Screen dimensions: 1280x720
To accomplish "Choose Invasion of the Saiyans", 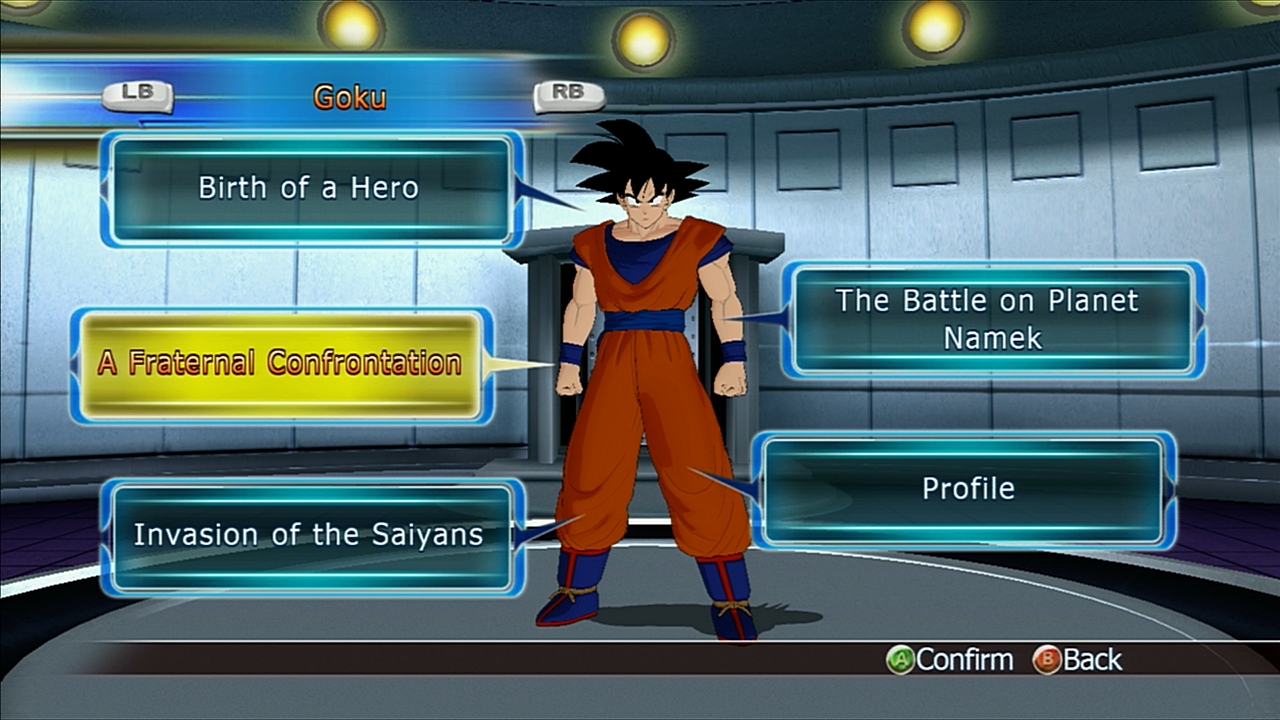I will (309, 535).
